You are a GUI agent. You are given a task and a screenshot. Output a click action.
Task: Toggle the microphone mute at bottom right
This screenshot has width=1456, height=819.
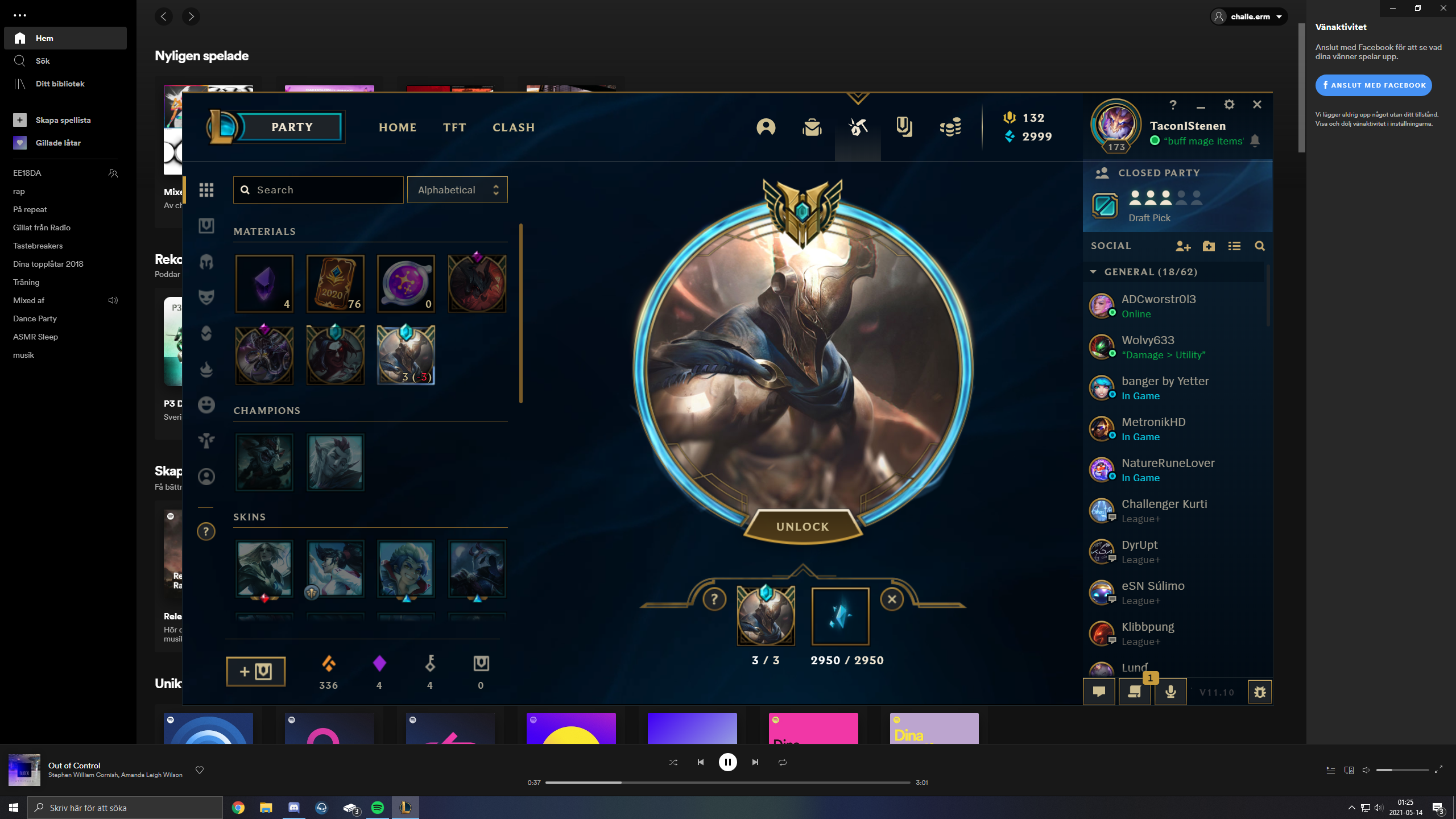[x=1171, y=692]
